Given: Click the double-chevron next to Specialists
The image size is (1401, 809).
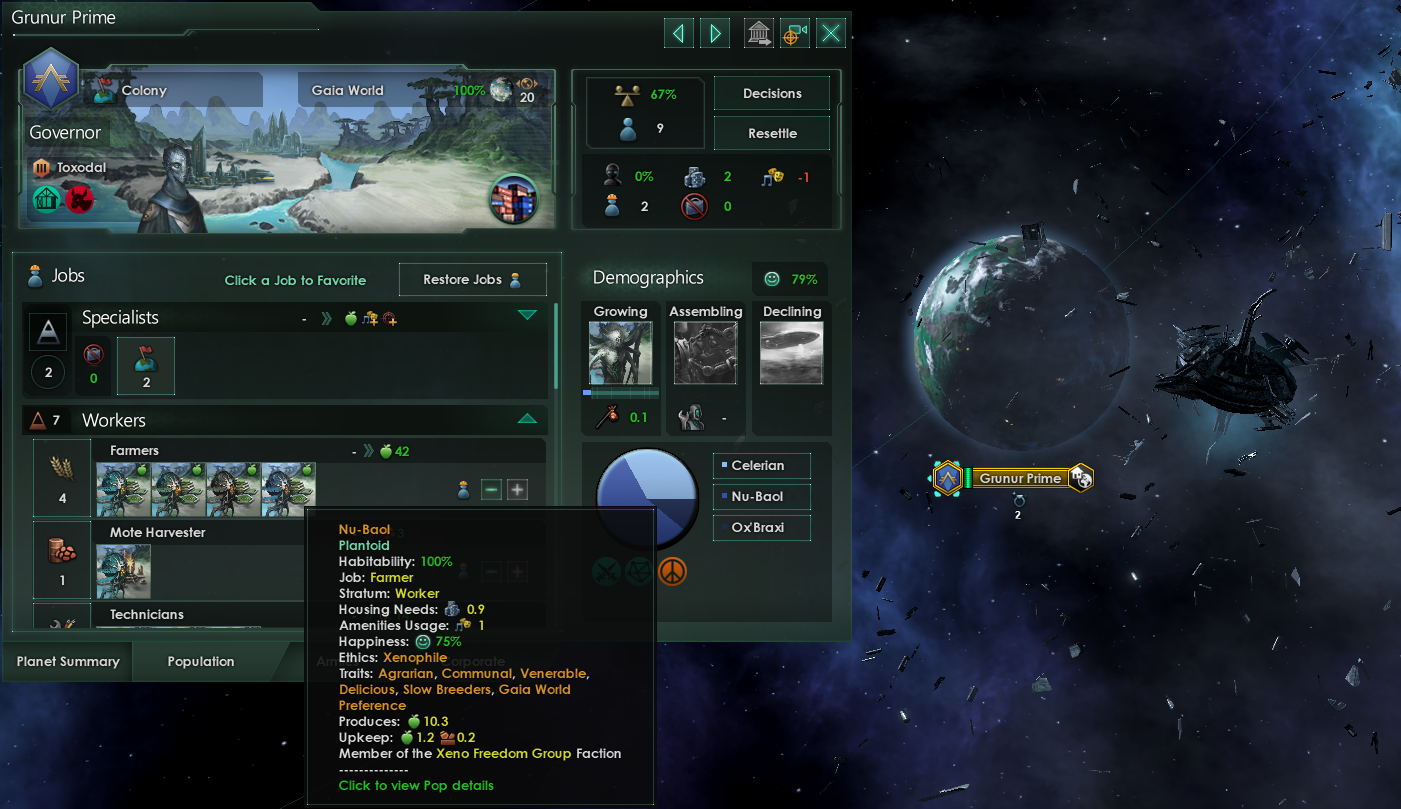Looking at the screenshot, I should (x=325, y=318).
